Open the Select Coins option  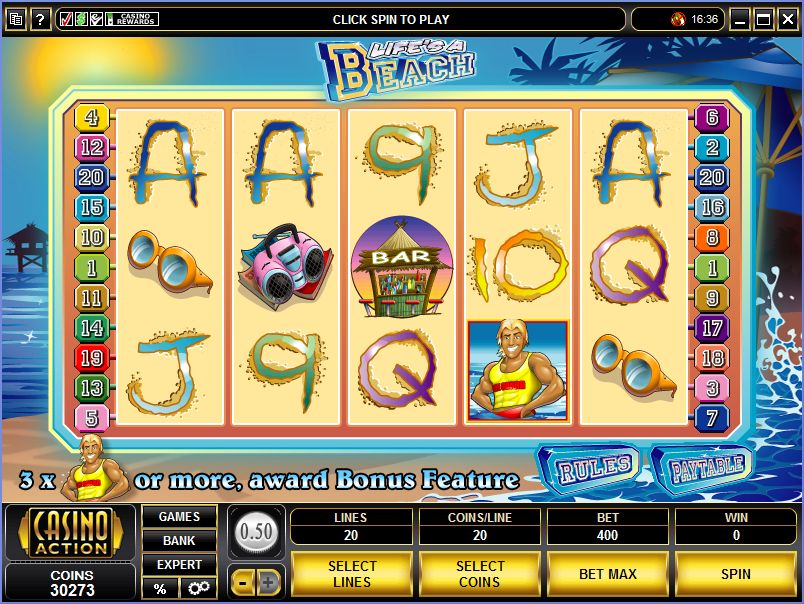click(480, 574)
